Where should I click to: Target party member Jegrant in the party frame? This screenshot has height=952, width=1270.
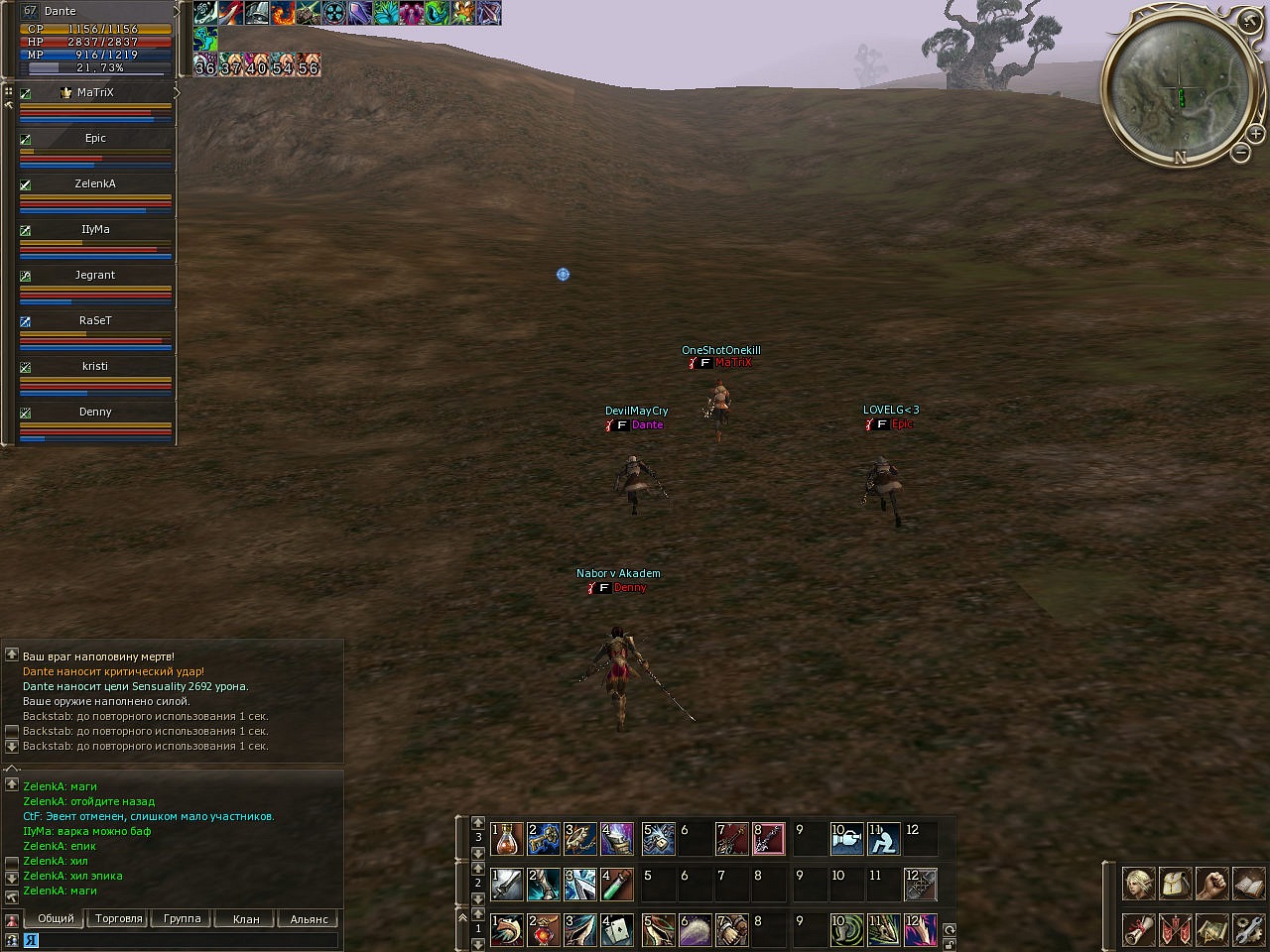(x=95, y=276)
